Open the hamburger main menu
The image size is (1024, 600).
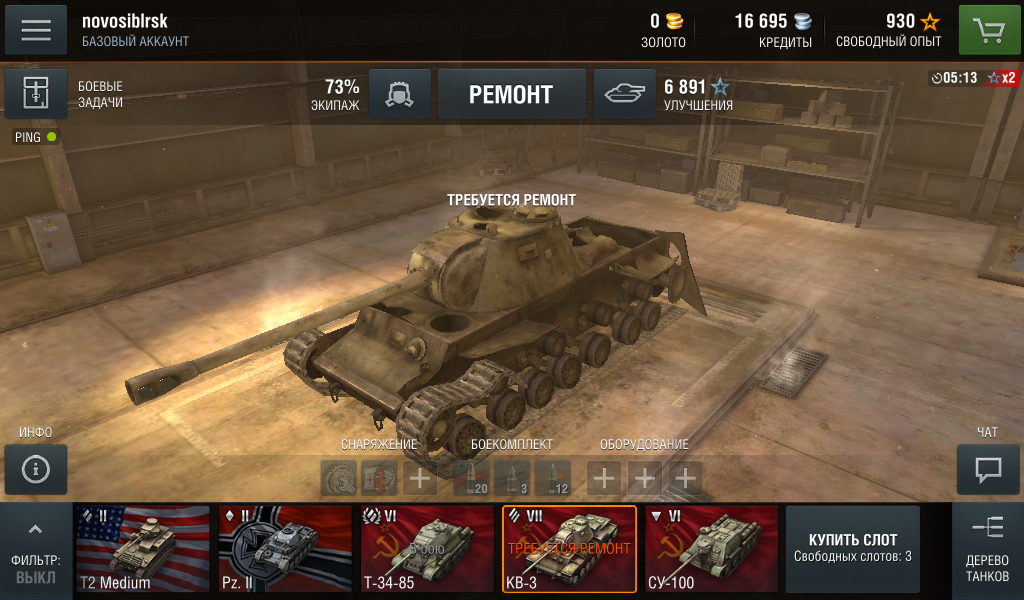tap(36, 29)
